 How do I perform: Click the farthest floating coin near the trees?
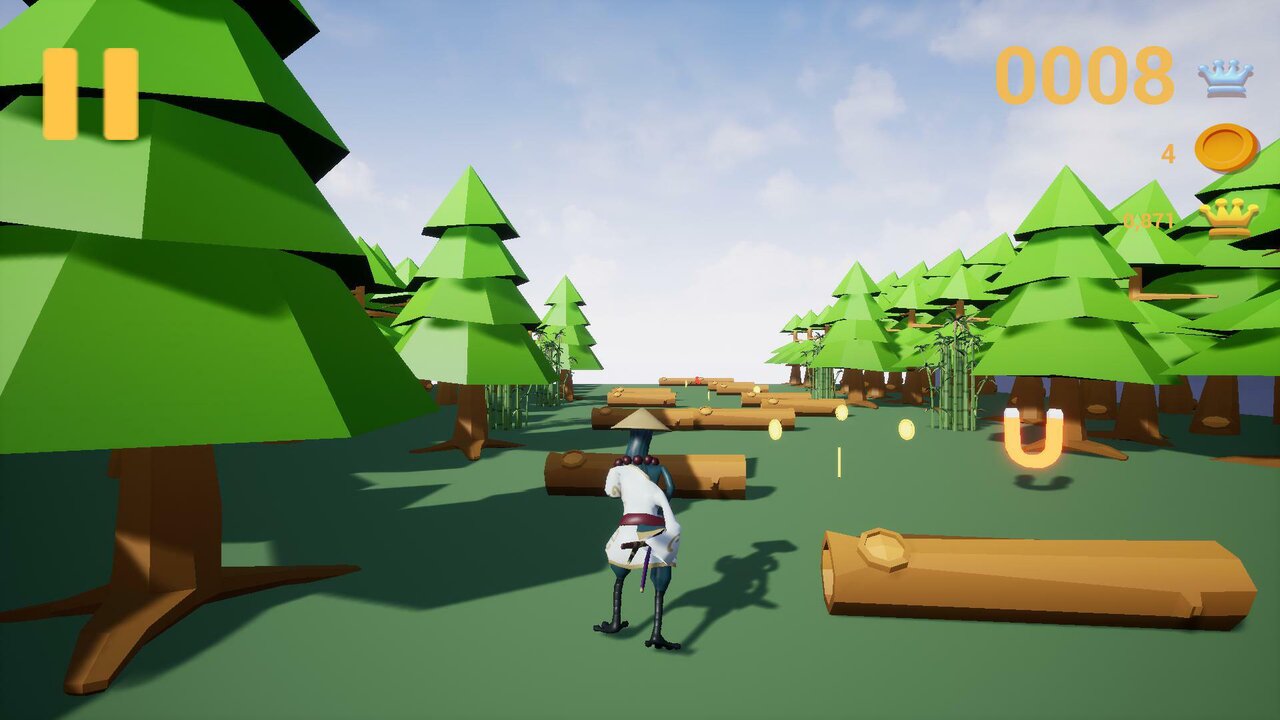click(906, 430)
